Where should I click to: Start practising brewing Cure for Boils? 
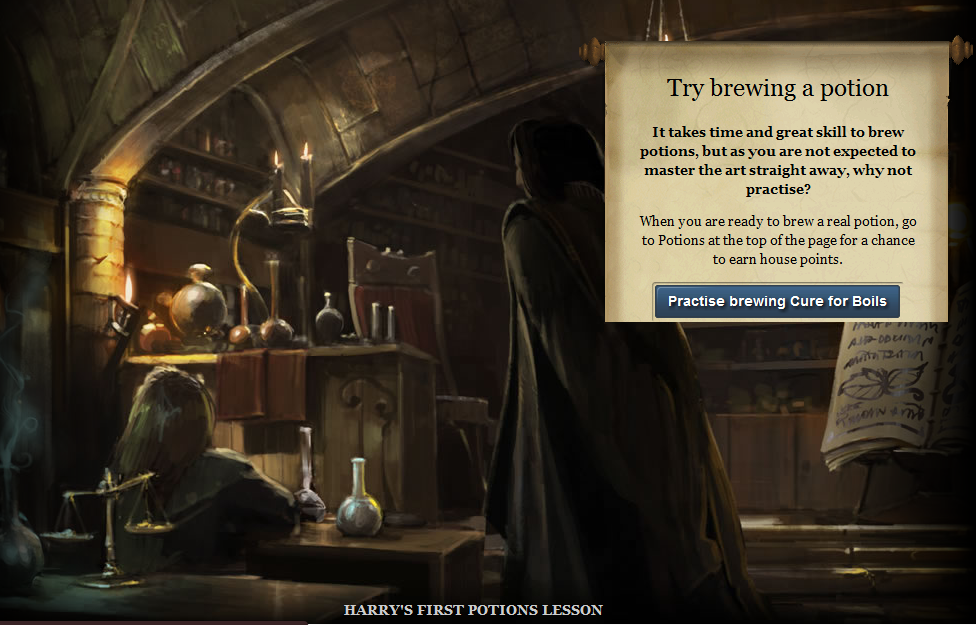(x=777, y=301)
